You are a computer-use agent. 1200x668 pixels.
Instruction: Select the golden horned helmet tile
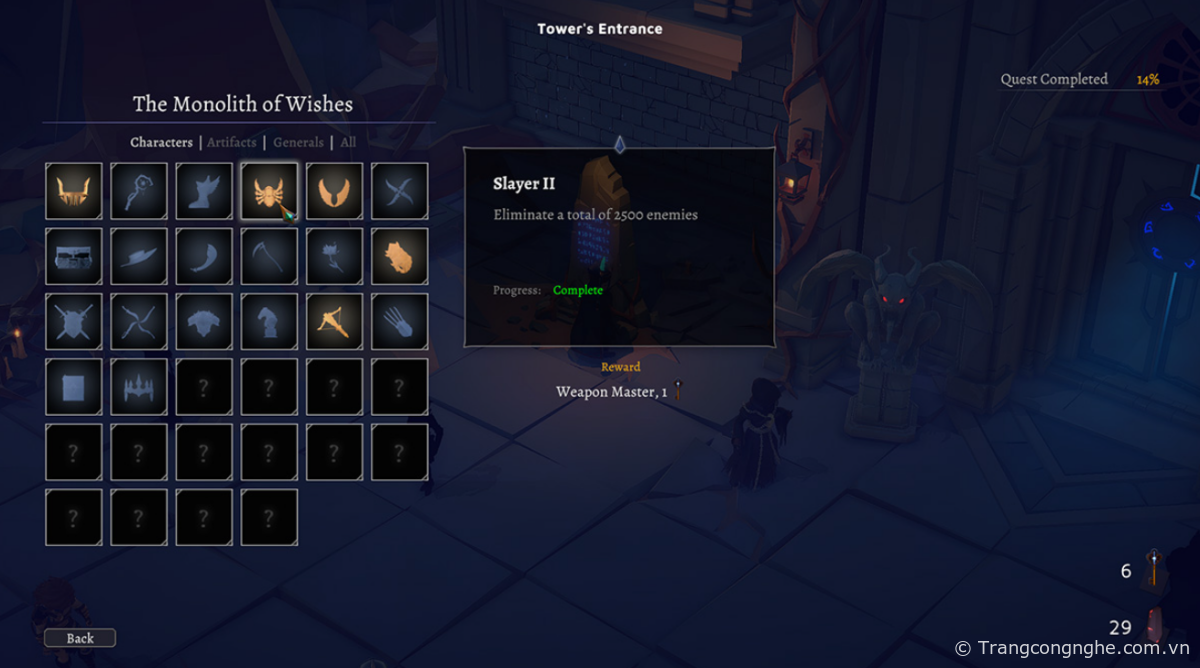click(74, 191)
